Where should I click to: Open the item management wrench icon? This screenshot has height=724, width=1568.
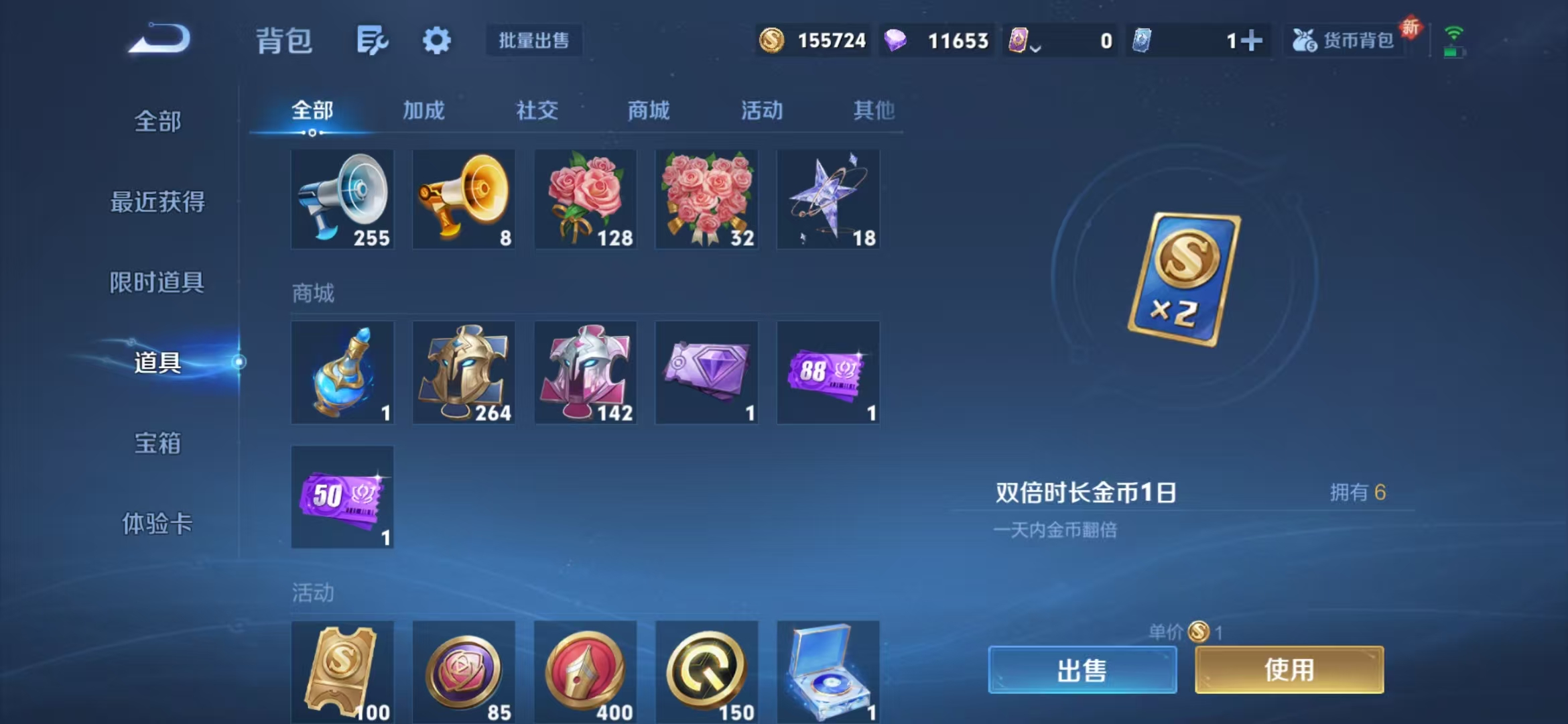point(371,40)
